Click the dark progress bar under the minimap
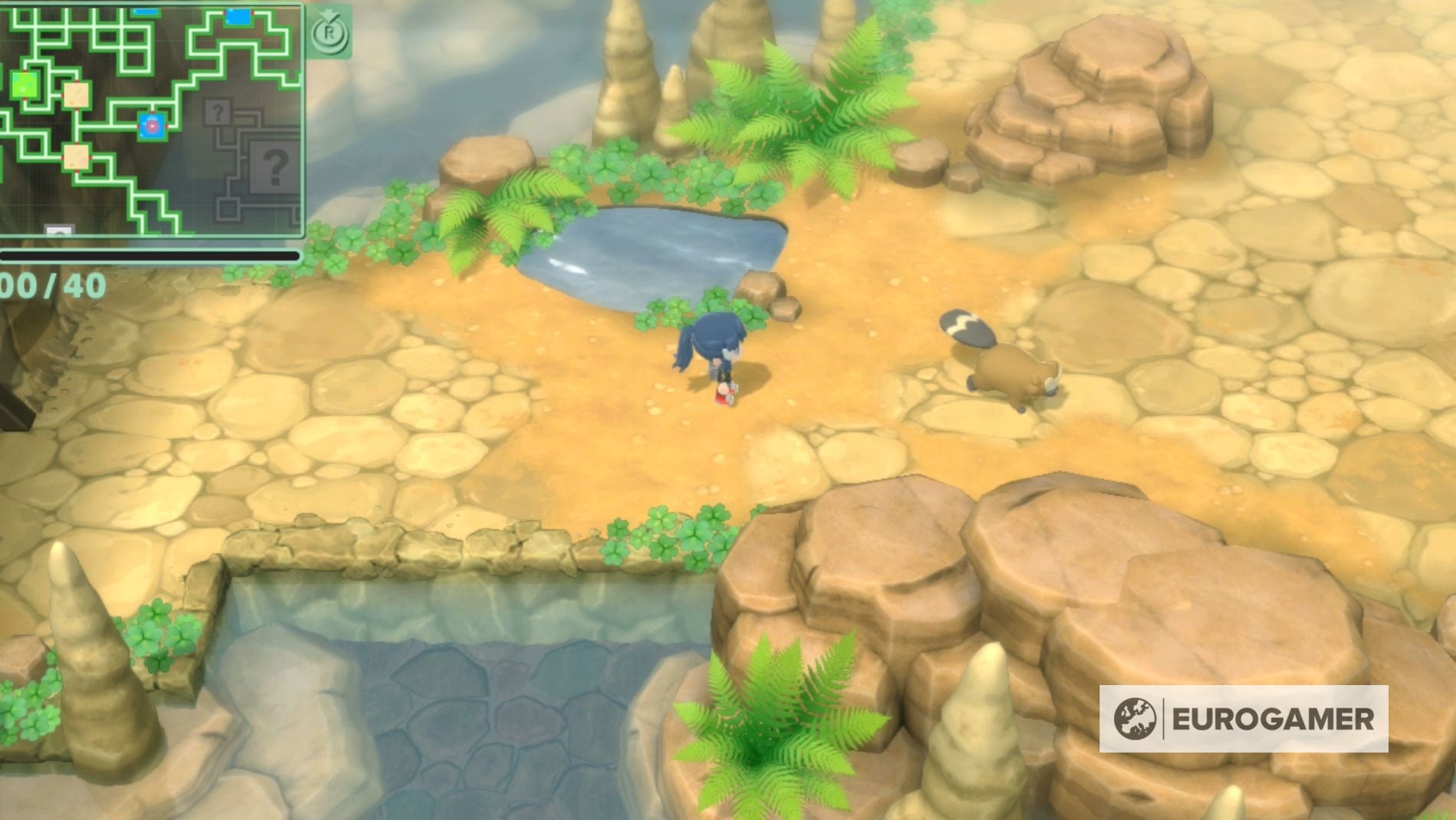Viewport: 1456px width, 820px height. [150, 256]
